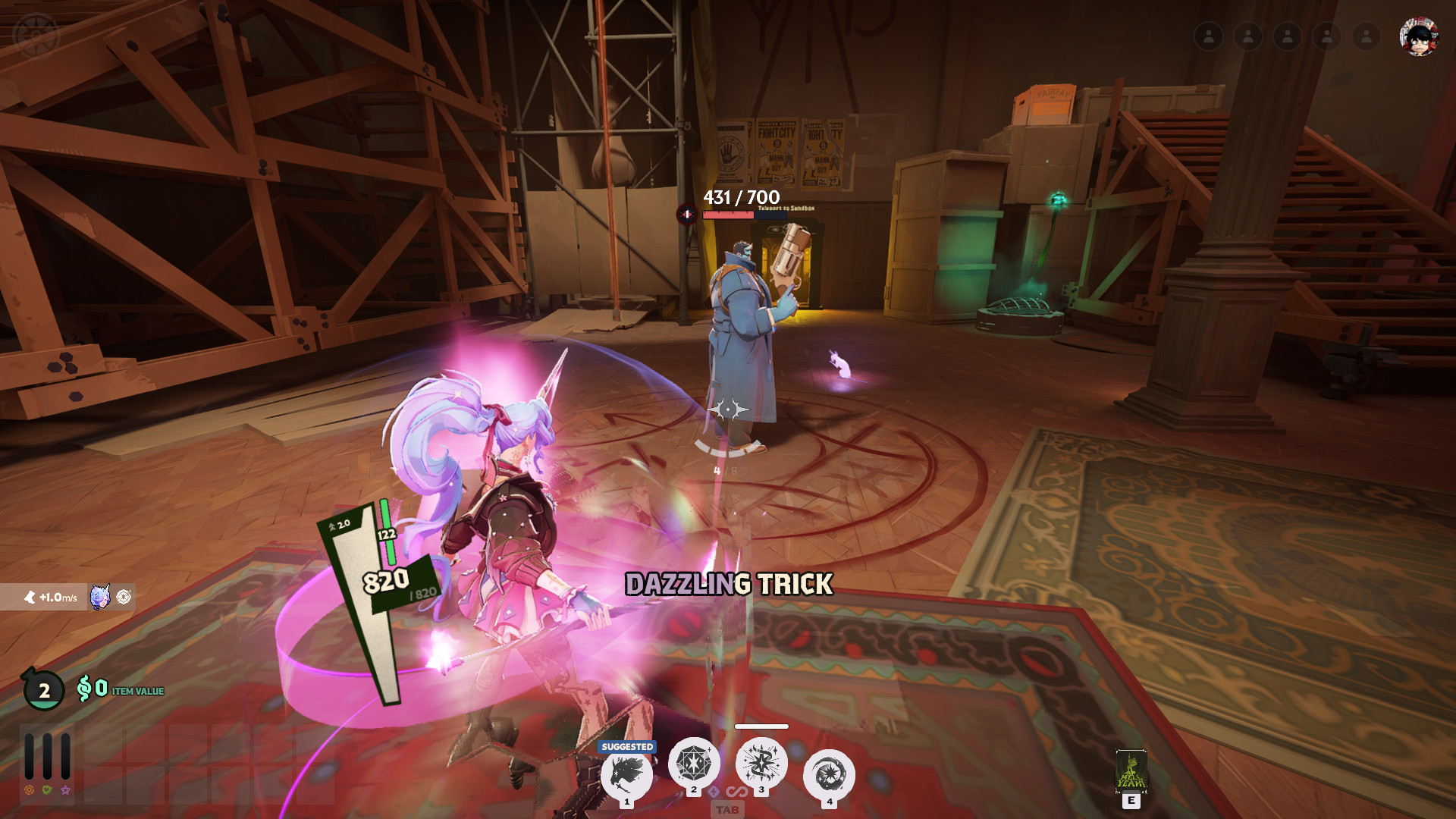1456x819 pixels.
Task: Click the level 2 bomb-shaped badge
Action: click(x=43, y=689)
